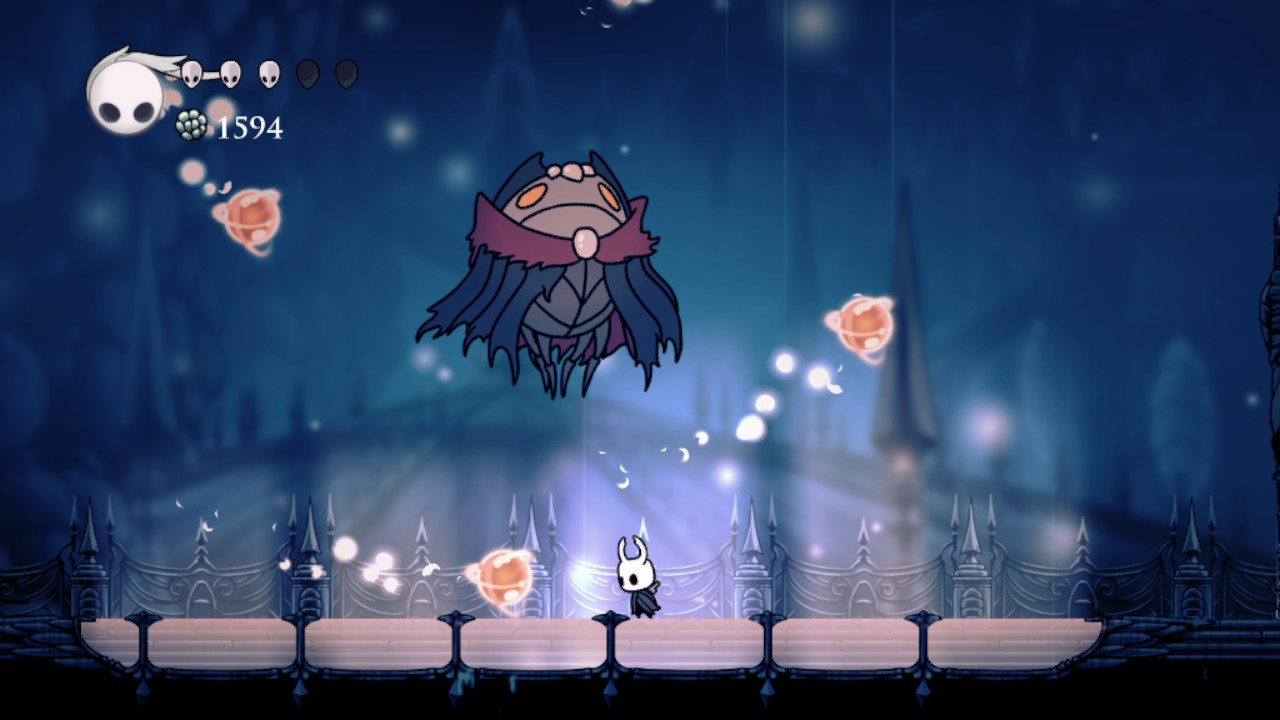Click the Geo count reading 1594

[x=248, y=127]
